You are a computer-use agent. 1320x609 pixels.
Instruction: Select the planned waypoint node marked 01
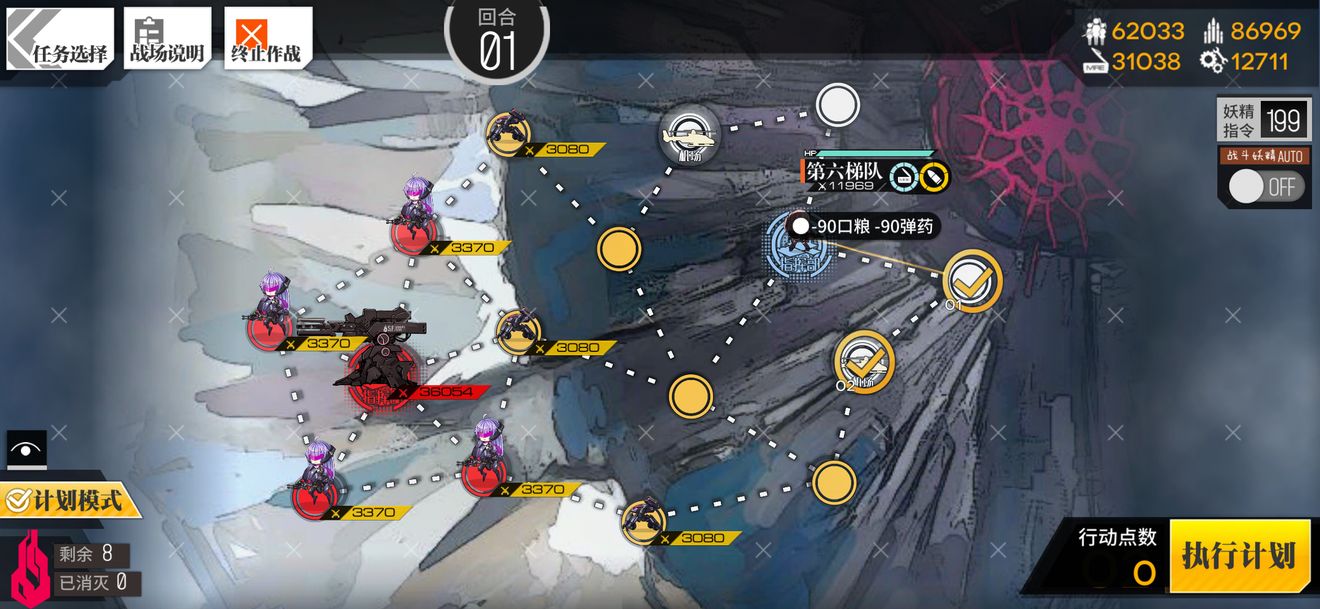[972, 281]
